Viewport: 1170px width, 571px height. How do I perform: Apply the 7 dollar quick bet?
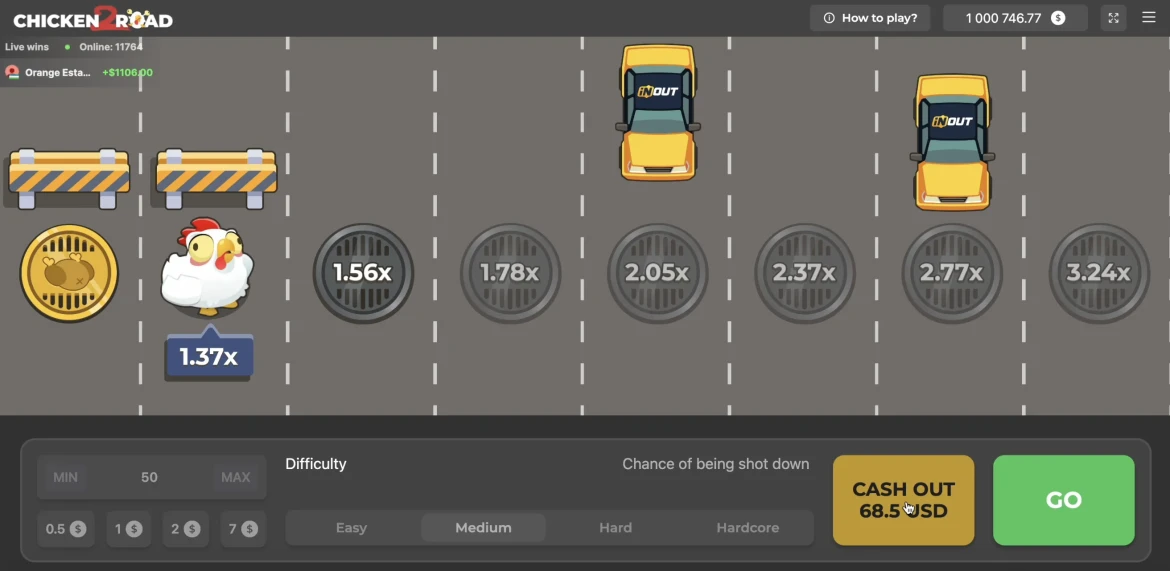(242, 529)
